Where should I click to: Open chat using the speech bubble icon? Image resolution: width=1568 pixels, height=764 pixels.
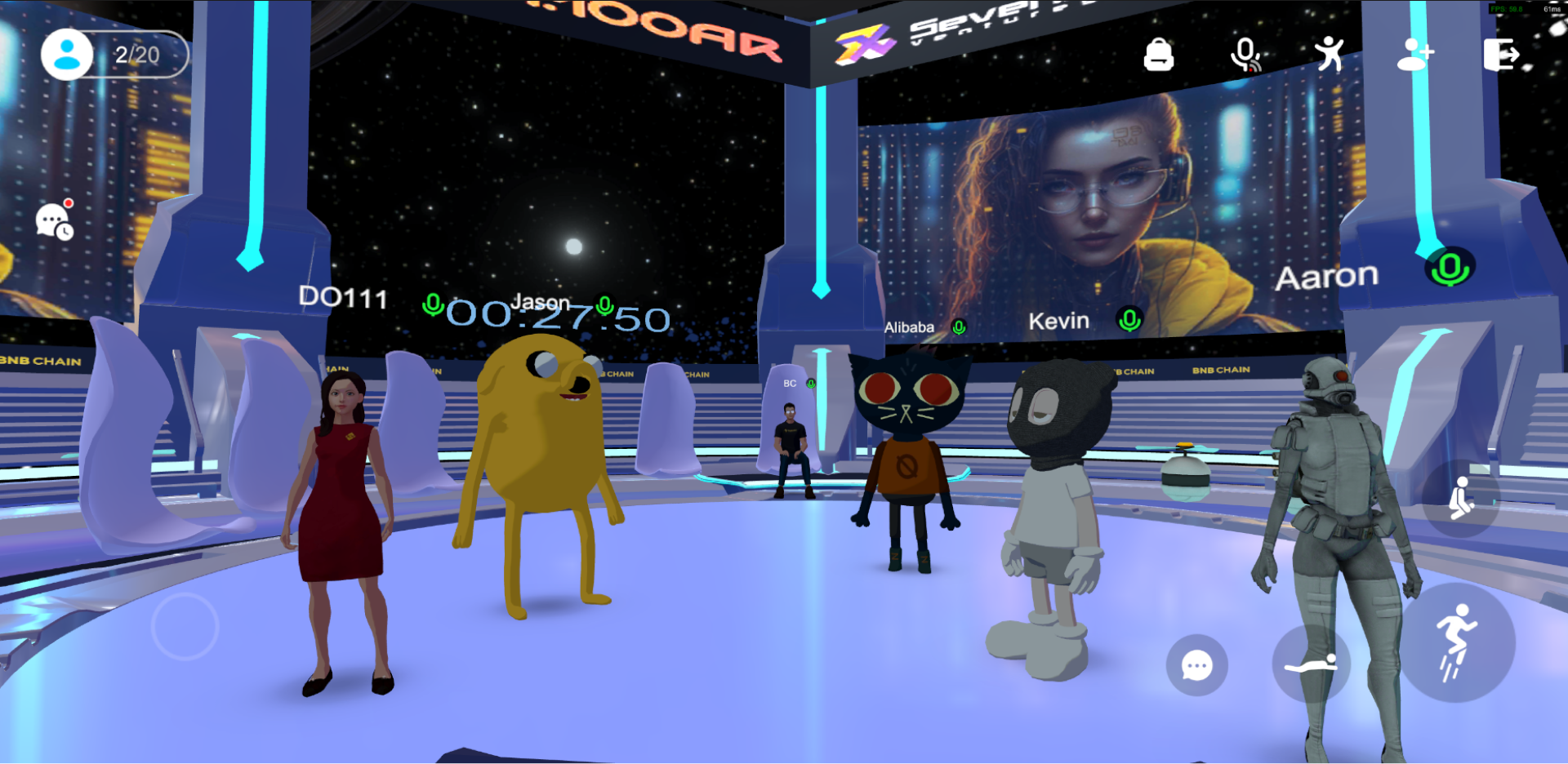coord(1197,665)
